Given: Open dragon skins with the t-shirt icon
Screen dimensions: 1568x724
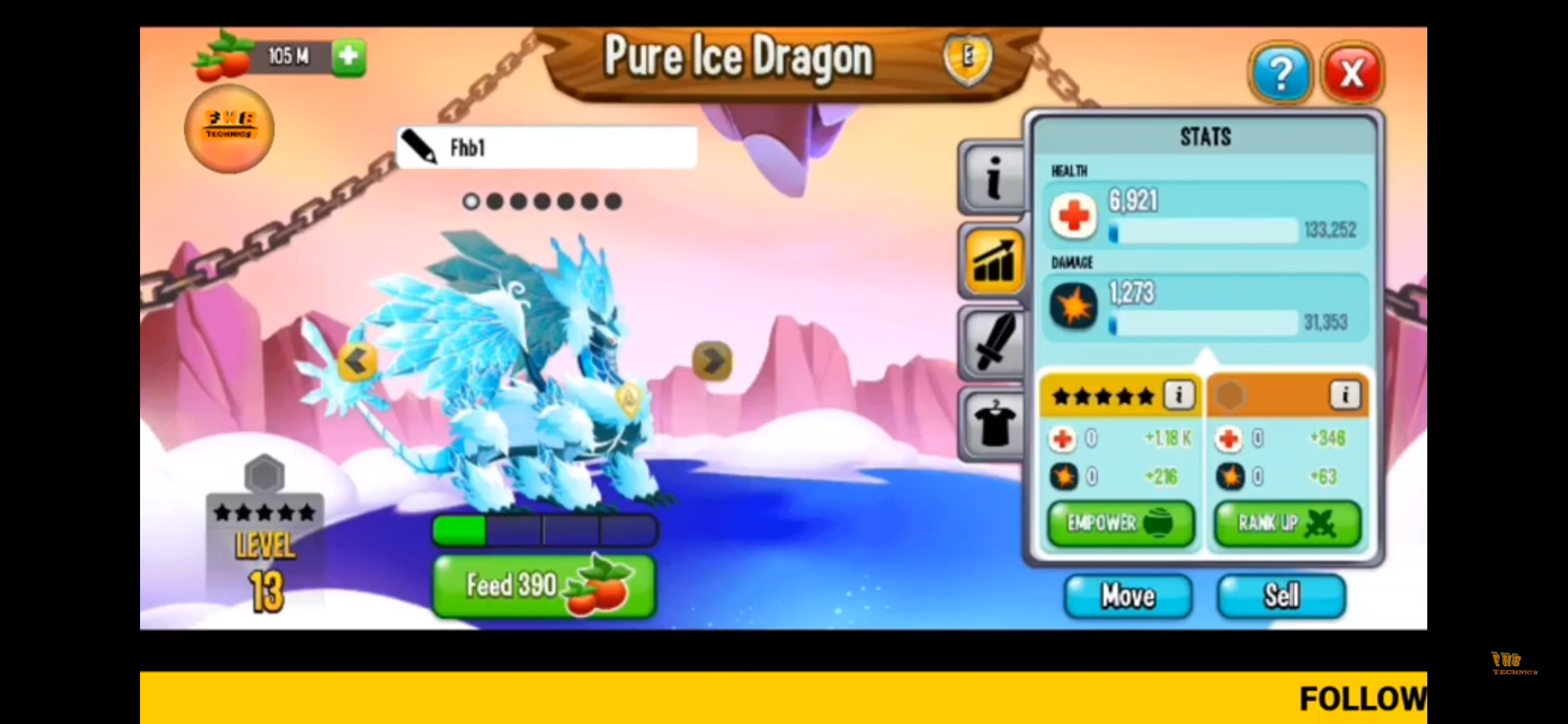Looking at the screenshot, I should tap(992, 426).
